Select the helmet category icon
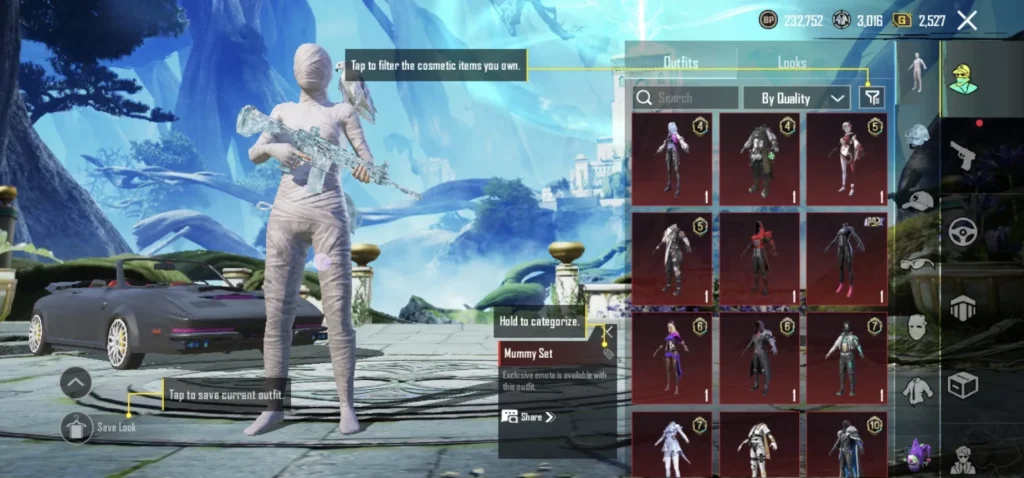 [x=917, y=135]
